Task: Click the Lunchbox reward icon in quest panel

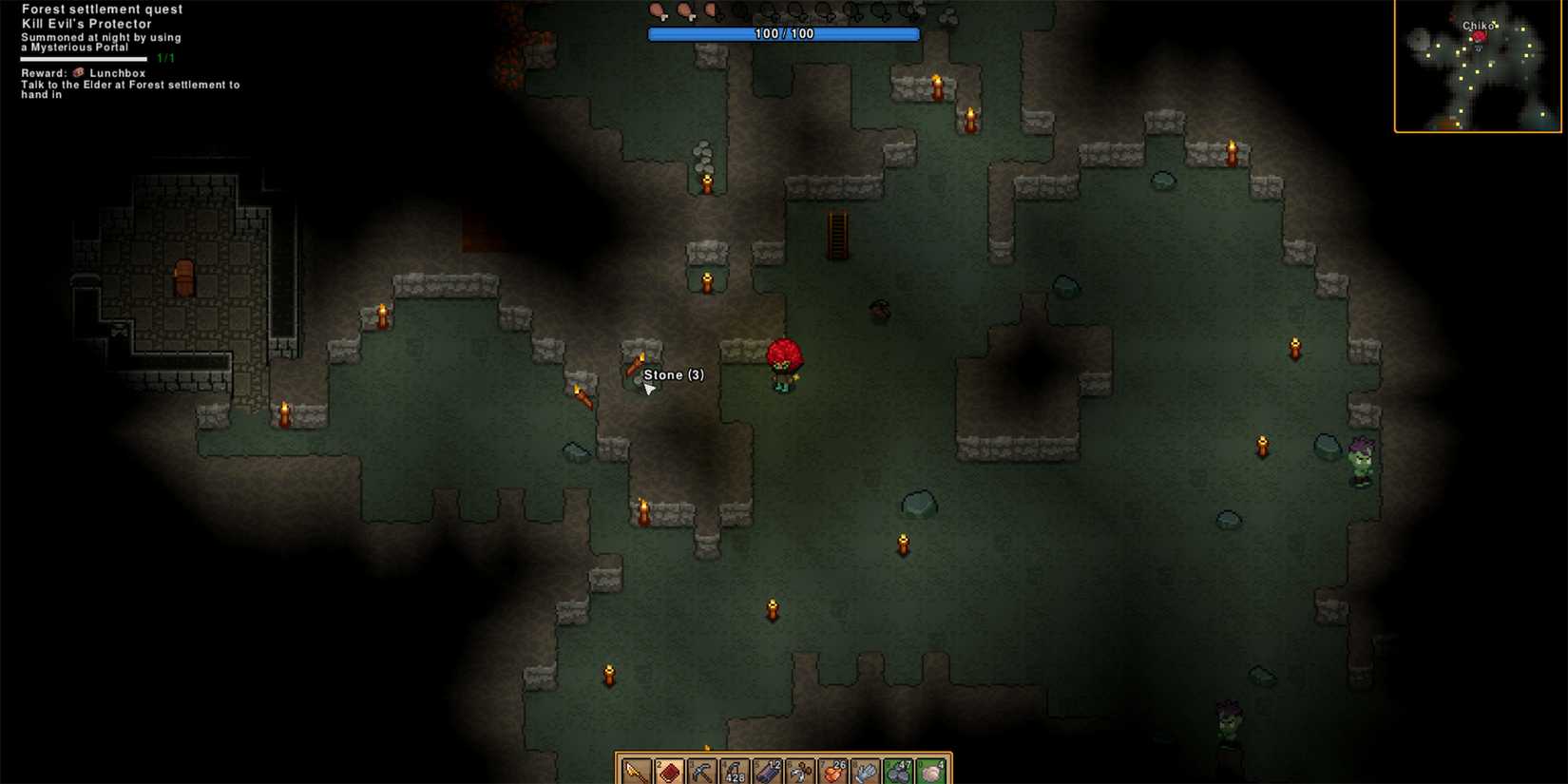Action: click(x=78, y=71)
